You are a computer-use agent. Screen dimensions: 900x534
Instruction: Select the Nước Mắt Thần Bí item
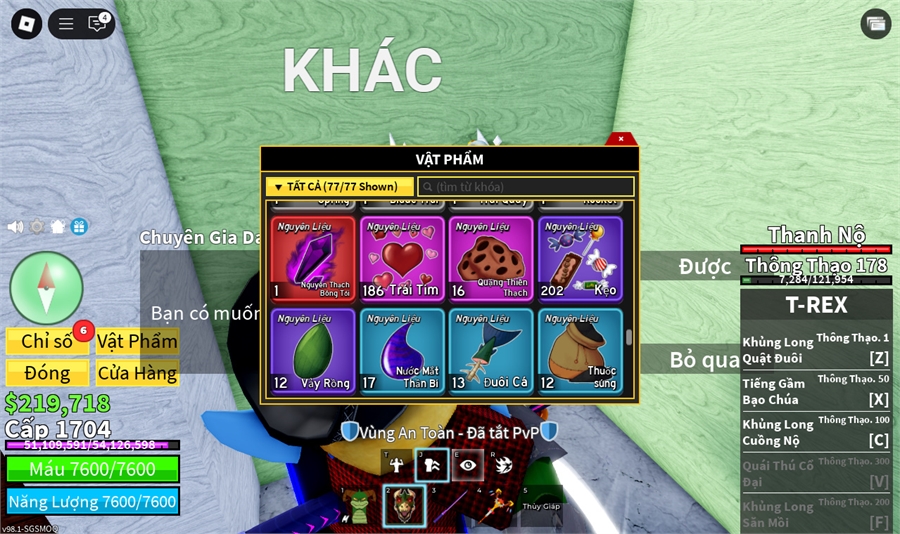pos(401,350)
